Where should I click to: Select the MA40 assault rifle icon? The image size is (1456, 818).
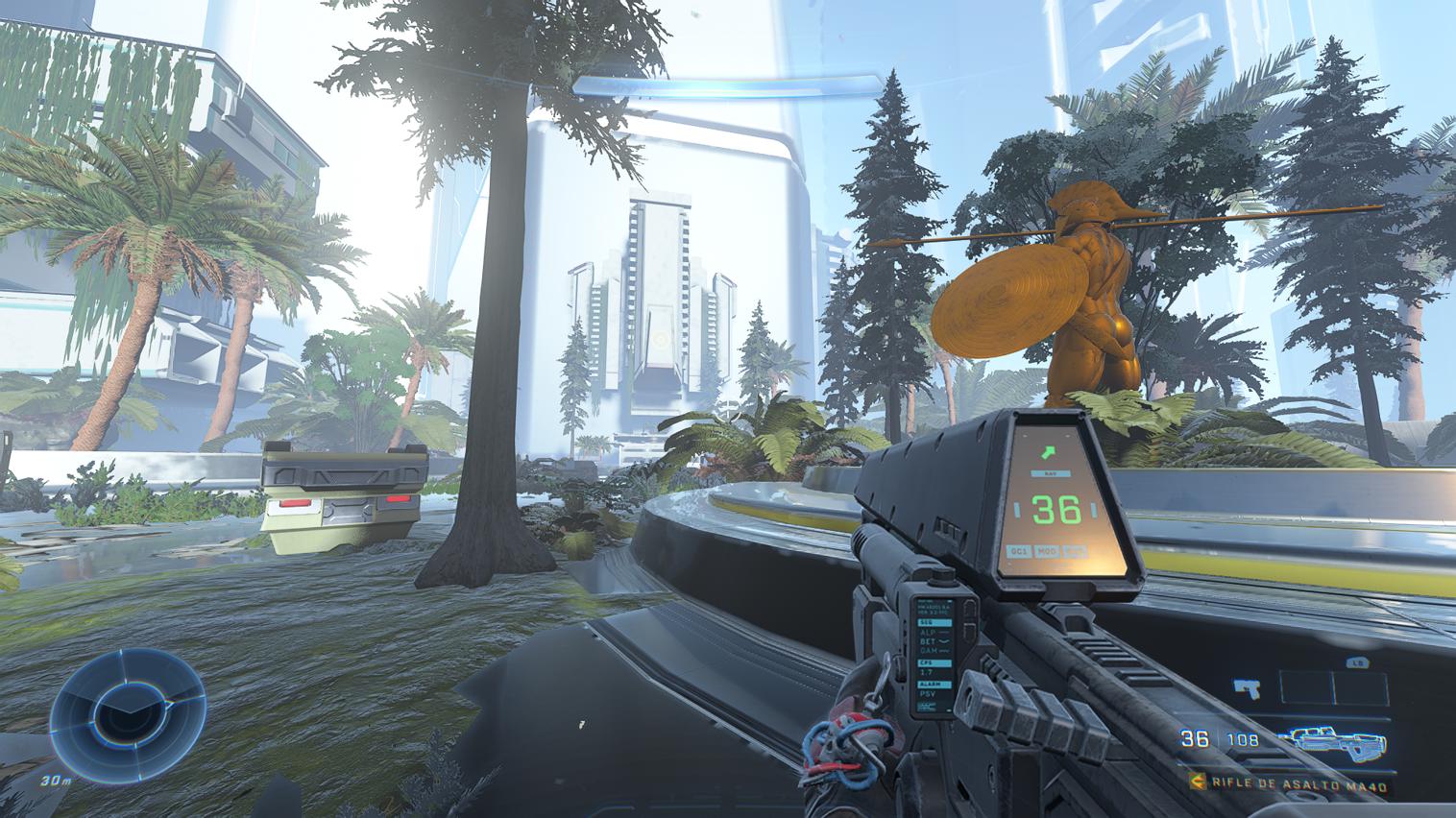1340,738
